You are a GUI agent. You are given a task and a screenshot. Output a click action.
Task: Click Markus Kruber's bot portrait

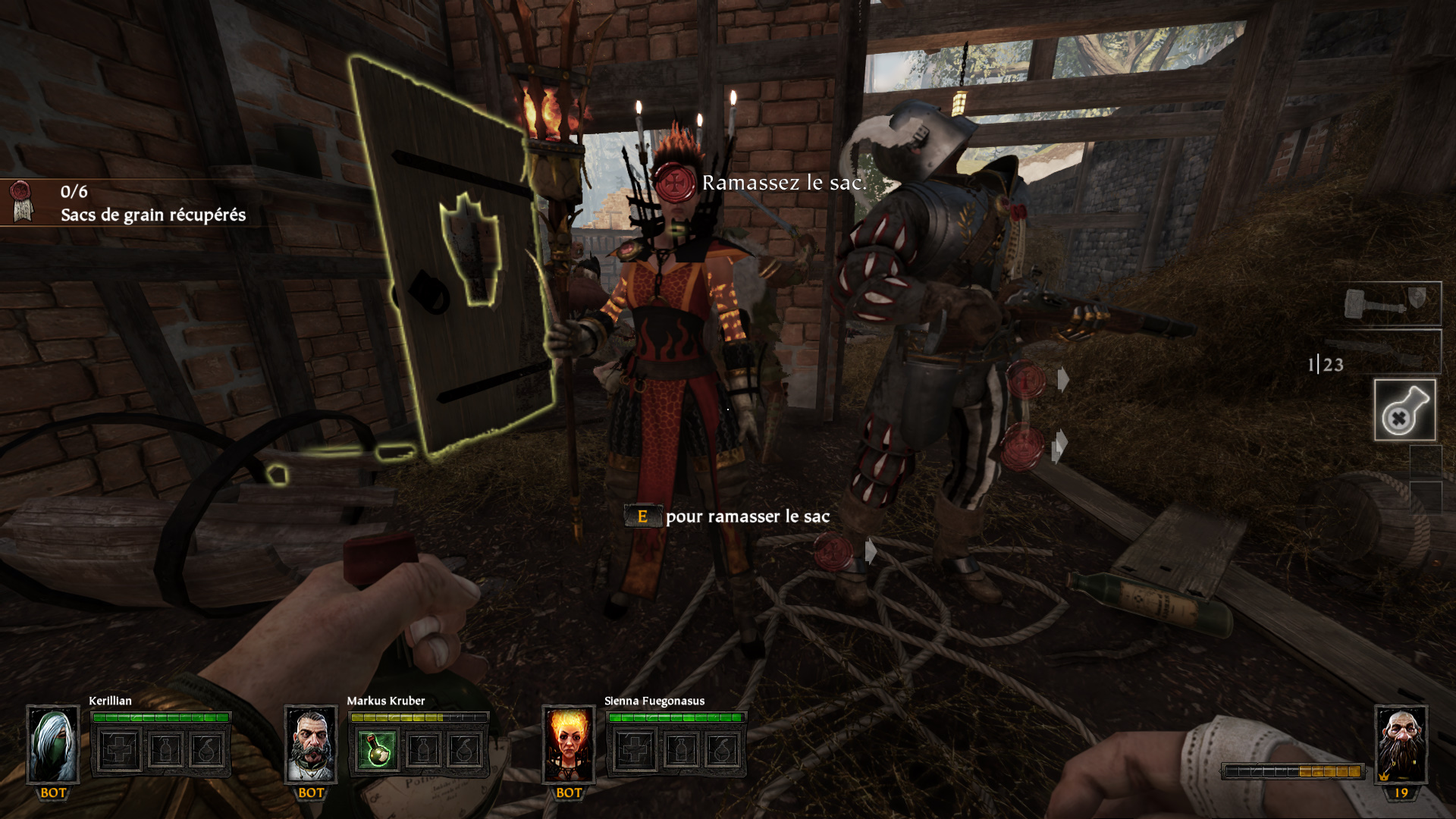pyautogui.click(x=311, y=744)
